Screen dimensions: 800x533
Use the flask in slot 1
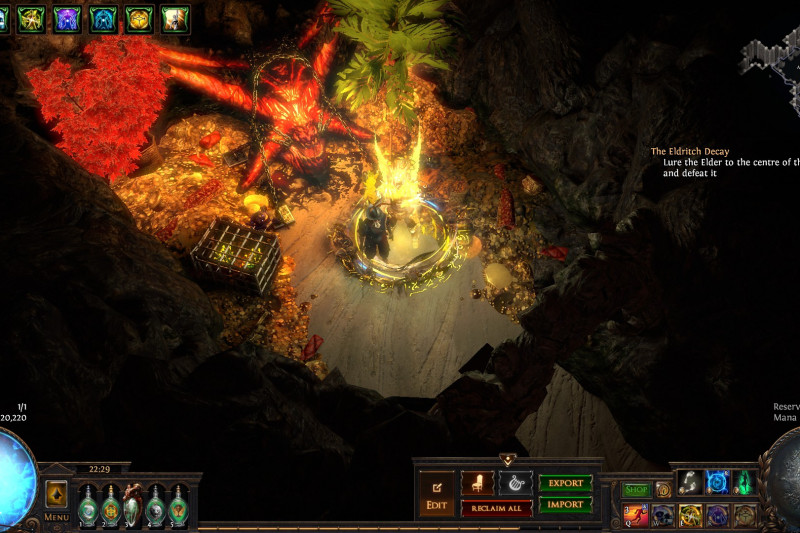click(x=87, y=505)
